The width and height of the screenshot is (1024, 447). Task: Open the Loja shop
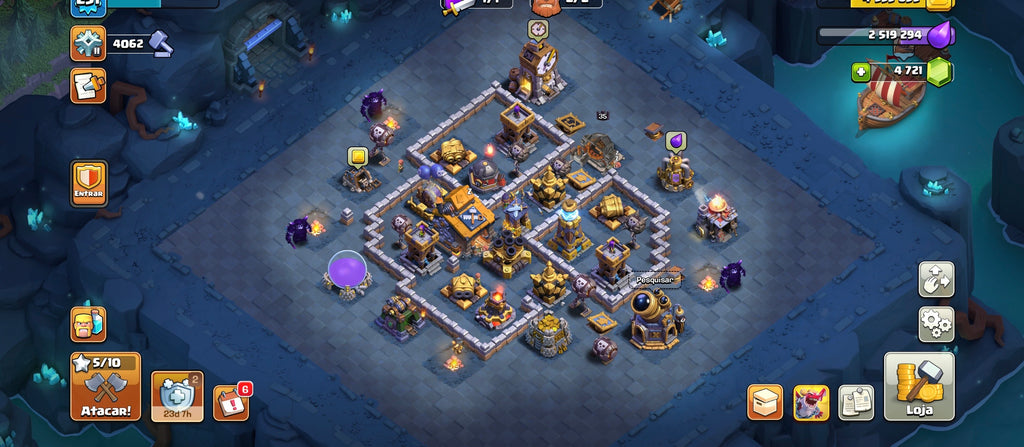pyautogui.click(x=919, y=386)
